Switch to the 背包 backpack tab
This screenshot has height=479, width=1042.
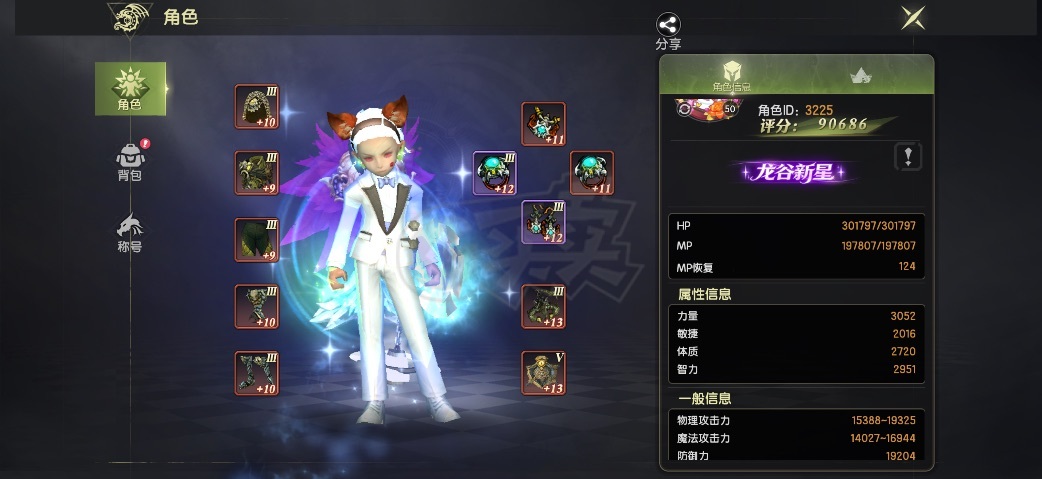pos(130,162)
